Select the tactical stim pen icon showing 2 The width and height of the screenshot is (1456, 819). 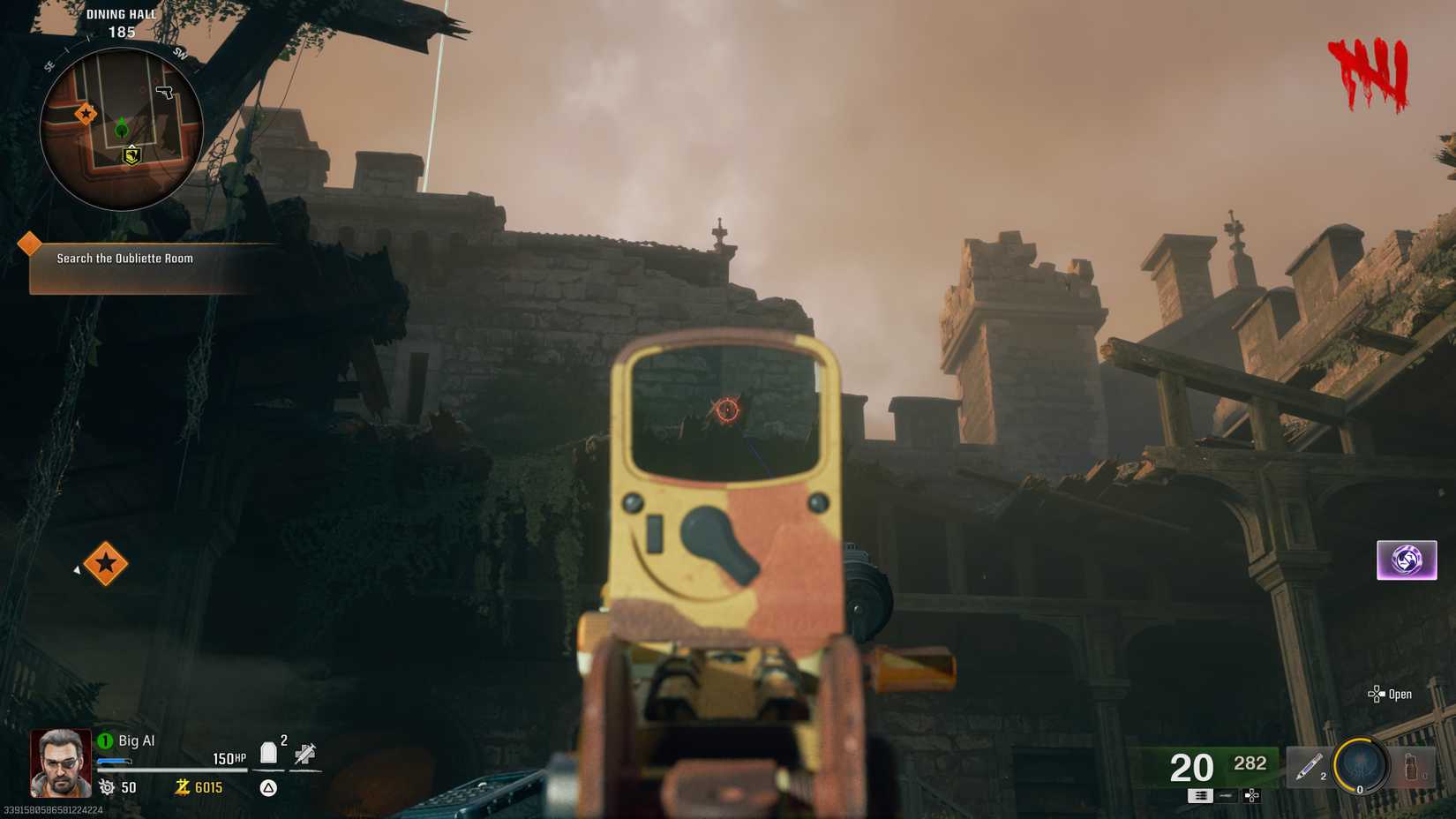[x=1311, y=766]
